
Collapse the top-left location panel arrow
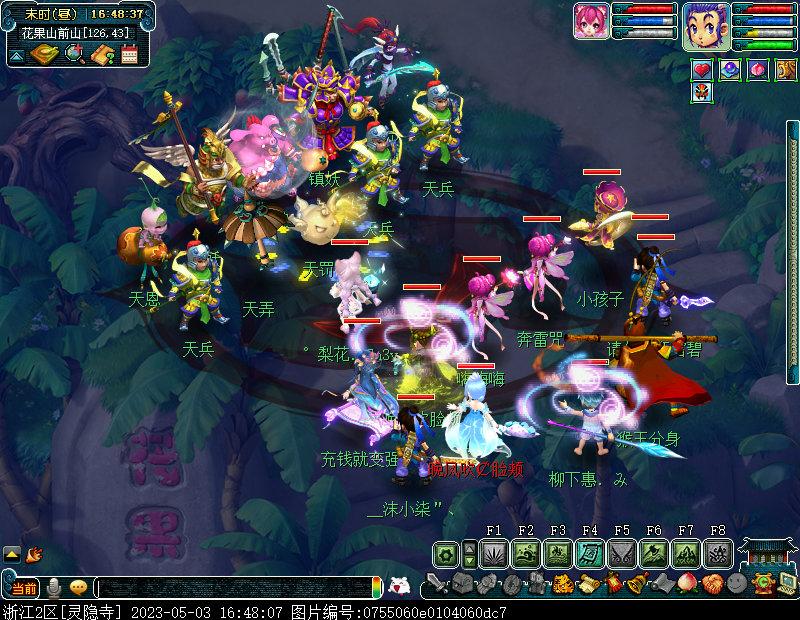tap(17, 55)
